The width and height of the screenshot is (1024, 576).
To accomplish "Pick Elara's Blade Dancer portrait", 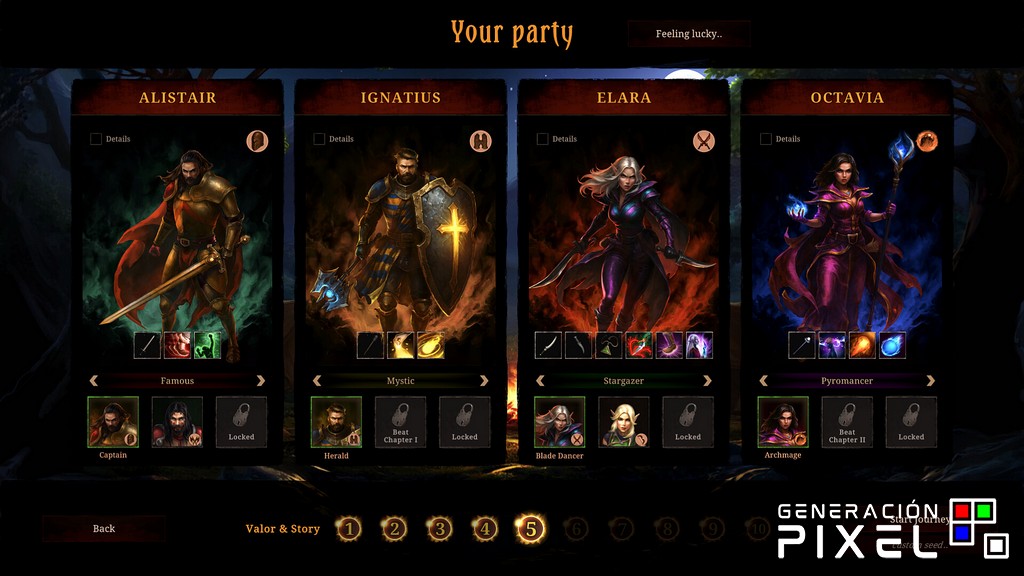I will (x=559, y=421).
